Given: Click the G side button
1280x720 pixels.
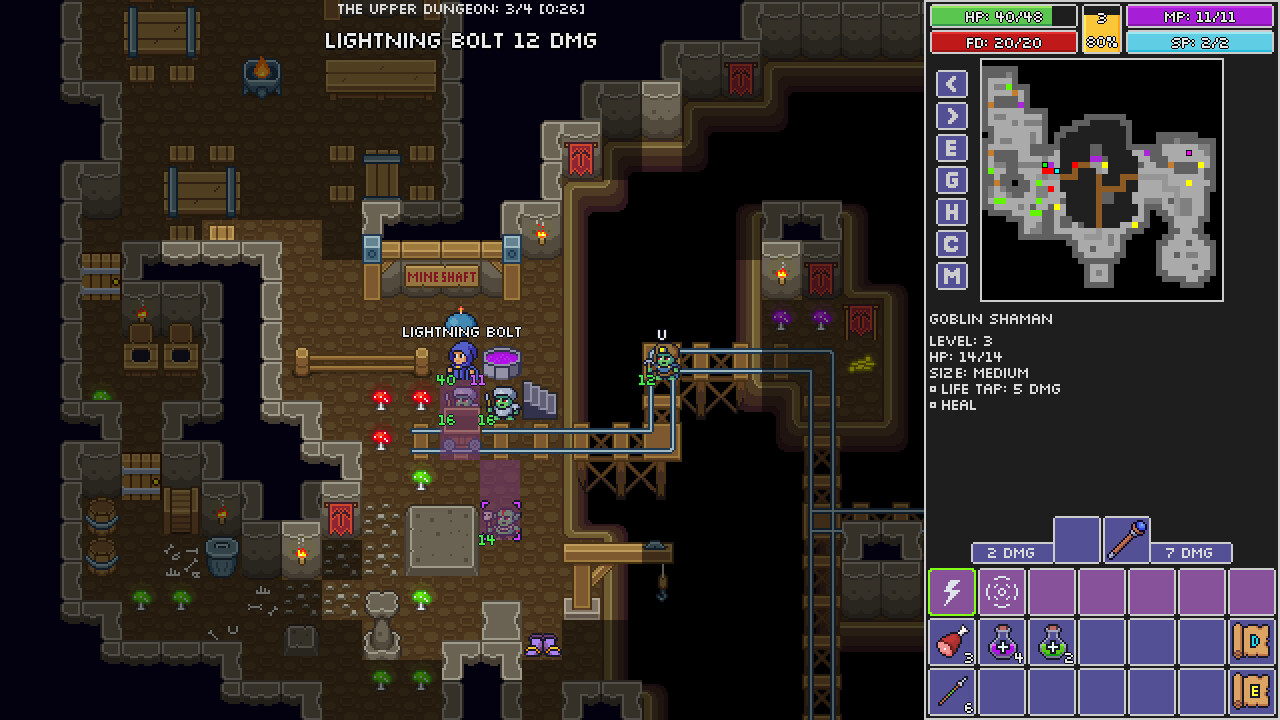Looking at the screenshot, I should (951, 180).
